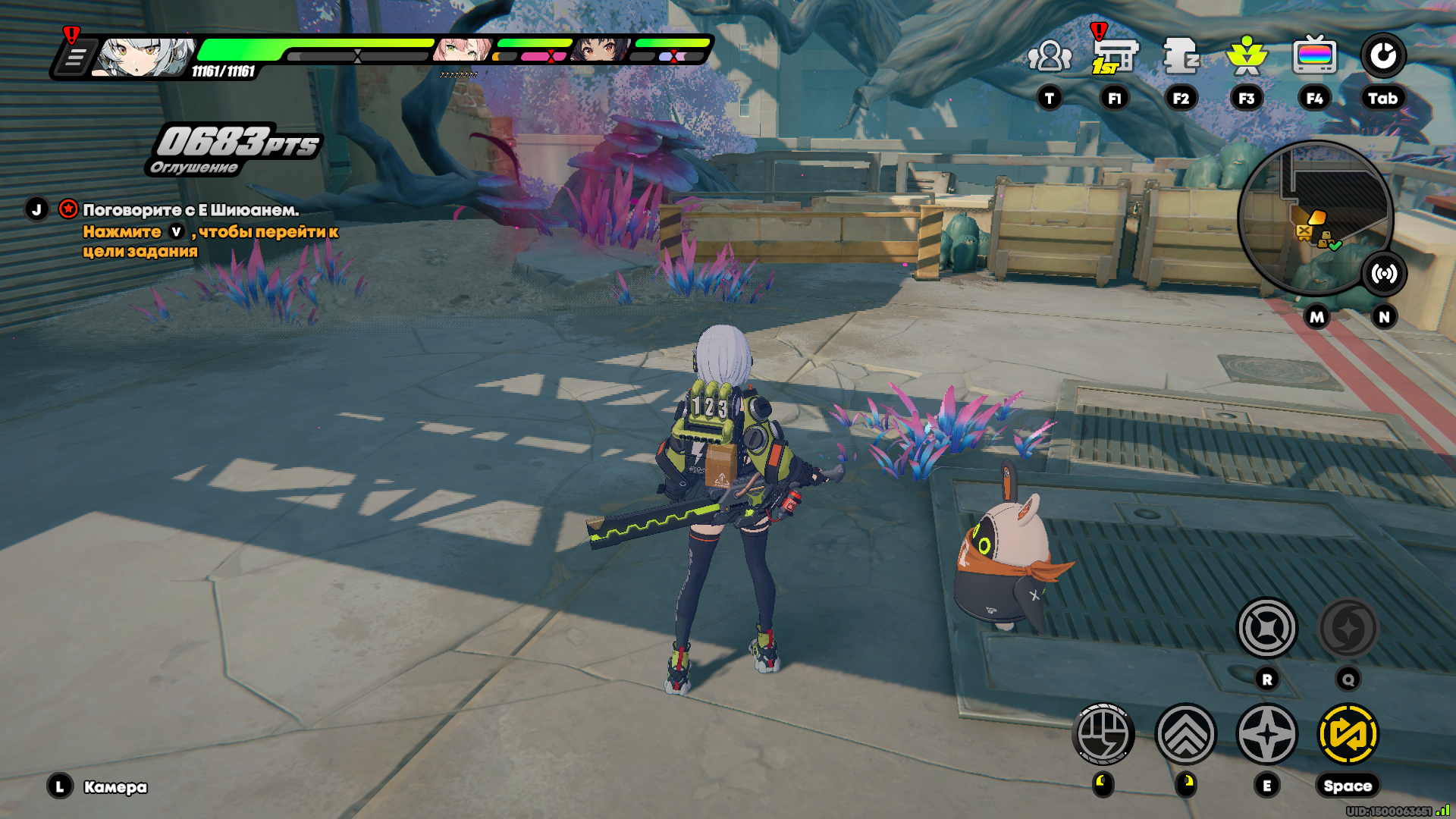Screen dimensions: 1456x819
Task: Open the yellow-green event icon above F3
Action: (1247, 56)
